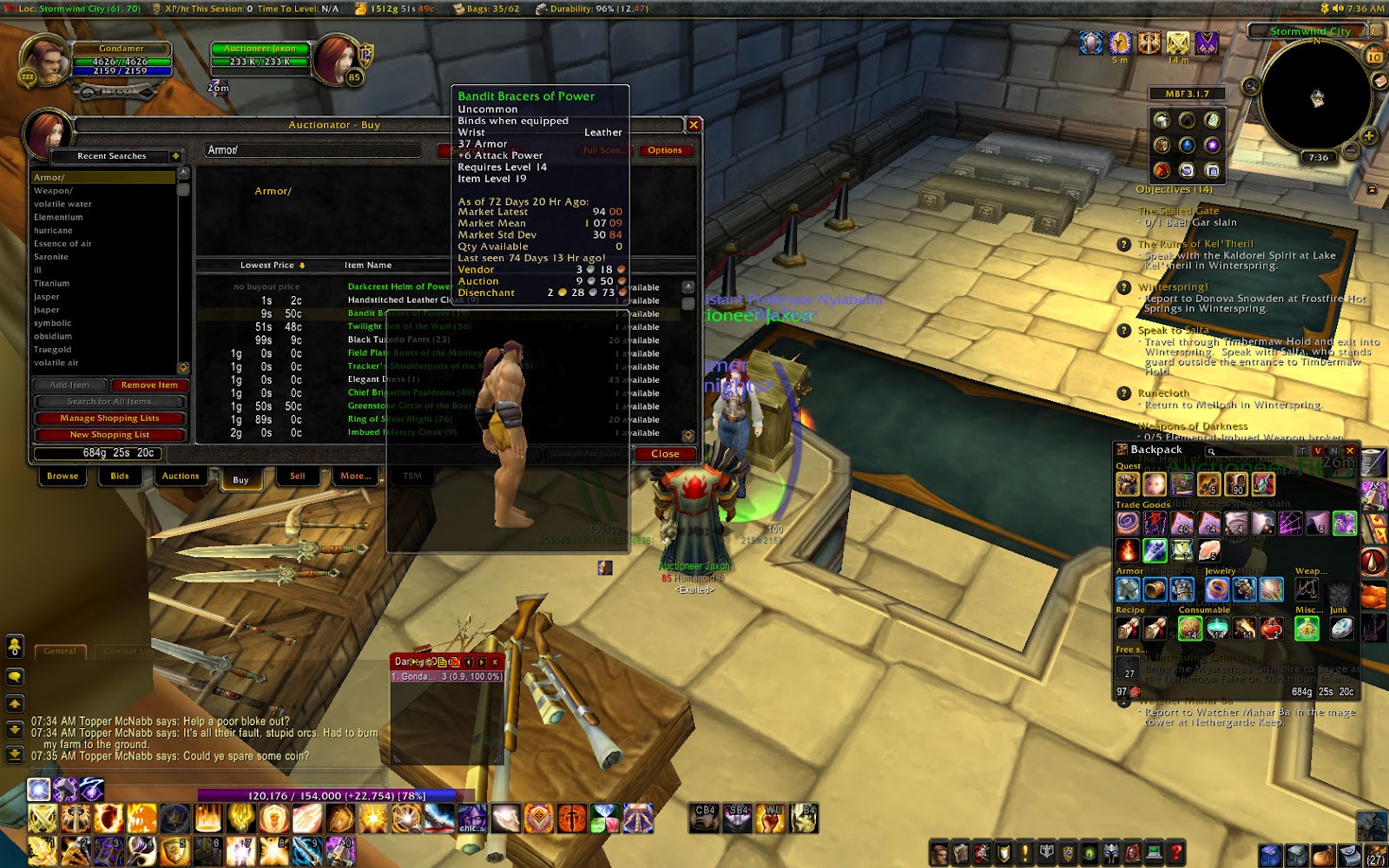1389x868 pixels.
Task: Select the hearthstone in the Junk section
Action: pos(1341,630)
